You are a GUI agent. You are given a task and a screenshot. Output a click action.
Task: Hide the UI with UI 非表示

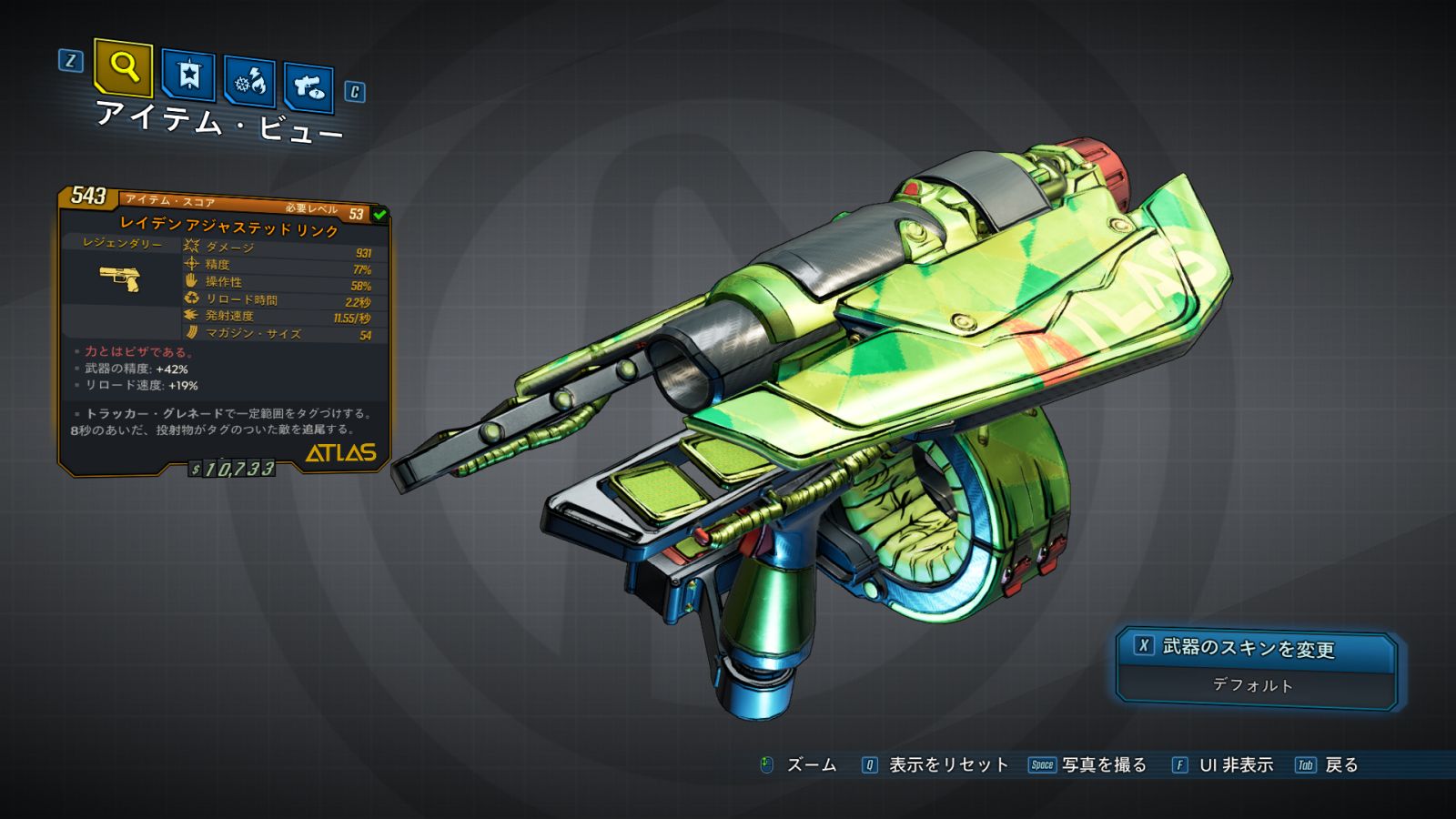tap(1223, 765)
